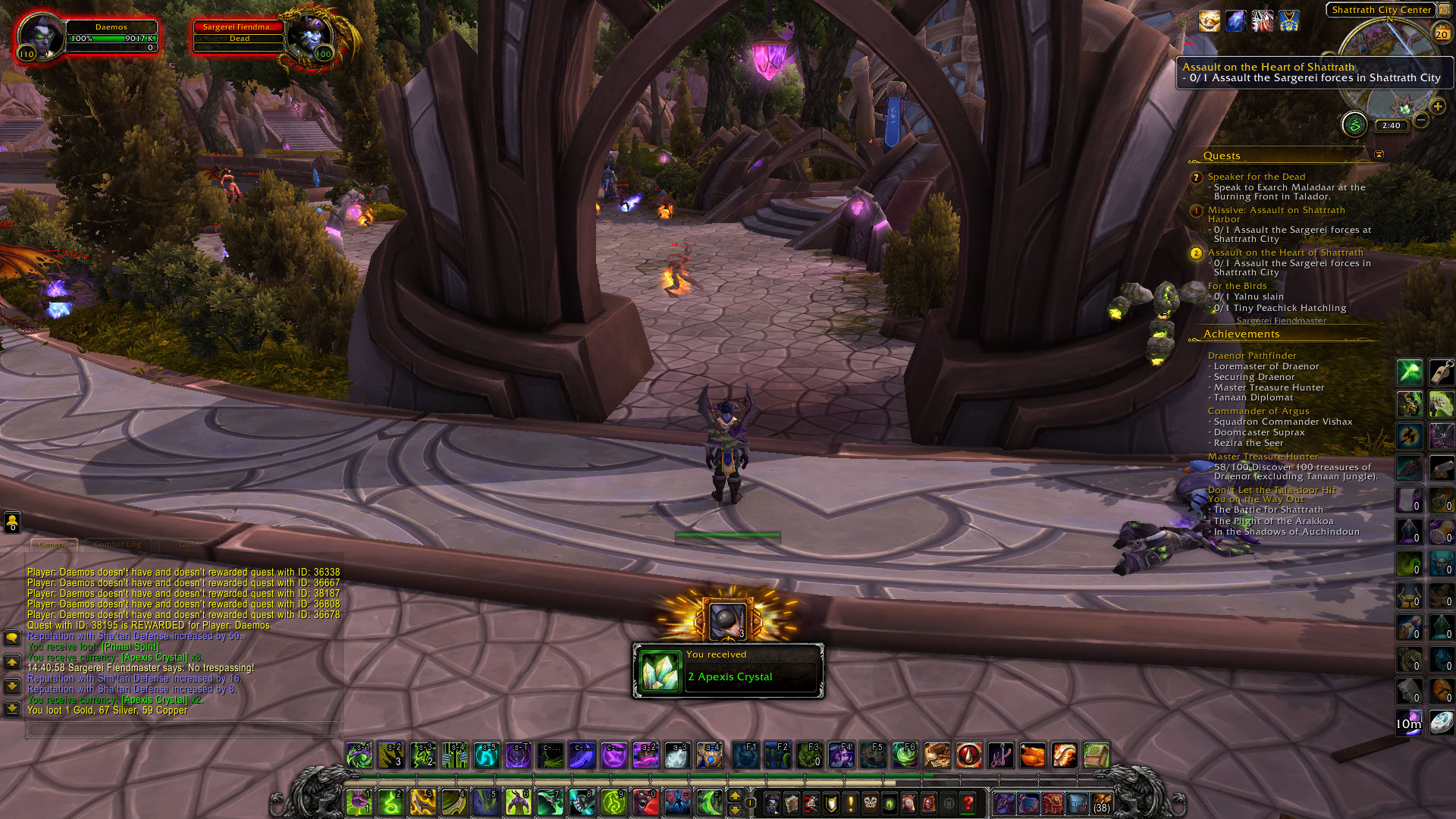
Task: Open the chat speech bubble menu
Action: [x=12, y=638]
